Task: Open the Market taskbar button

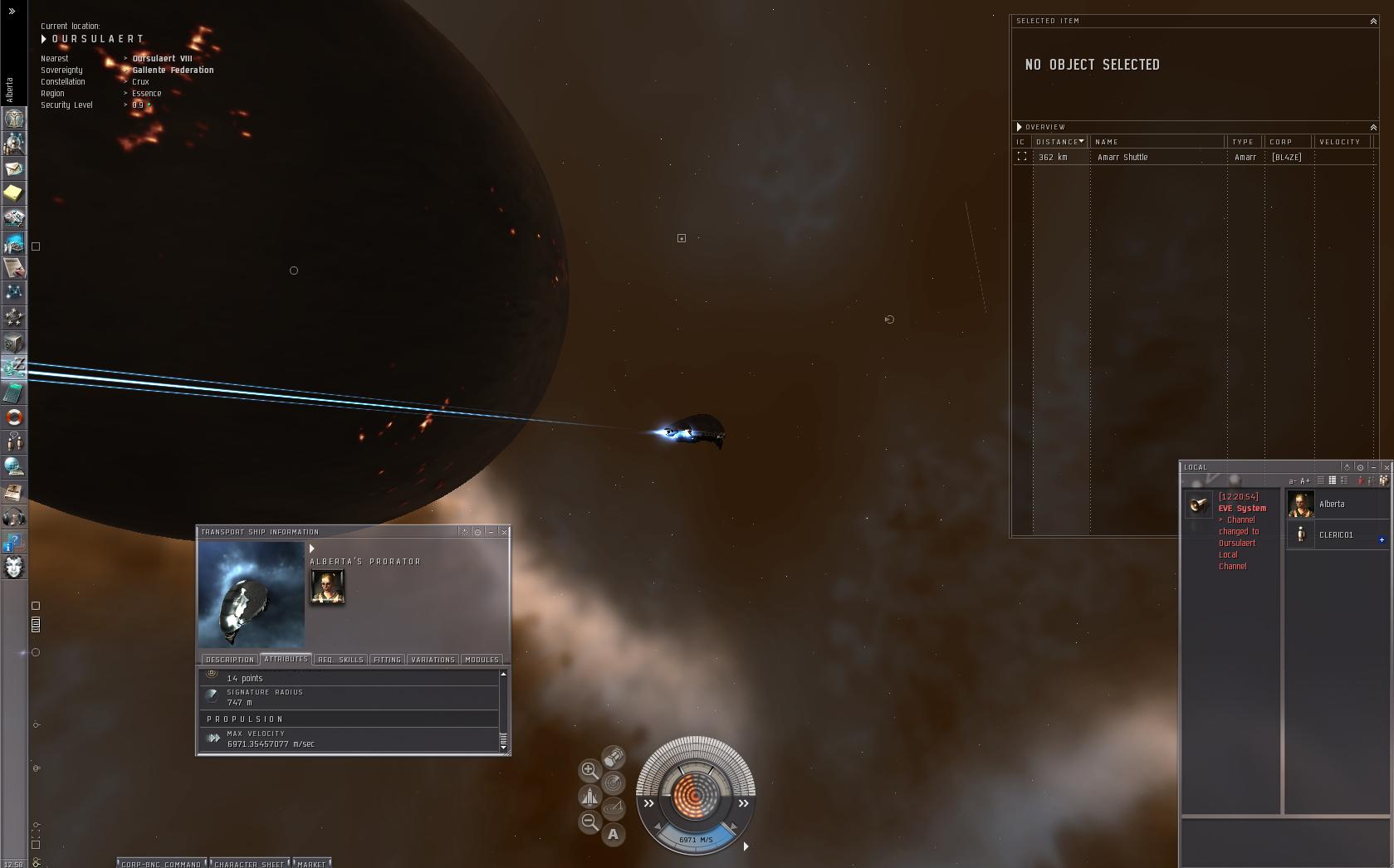Action: [311, 864]
